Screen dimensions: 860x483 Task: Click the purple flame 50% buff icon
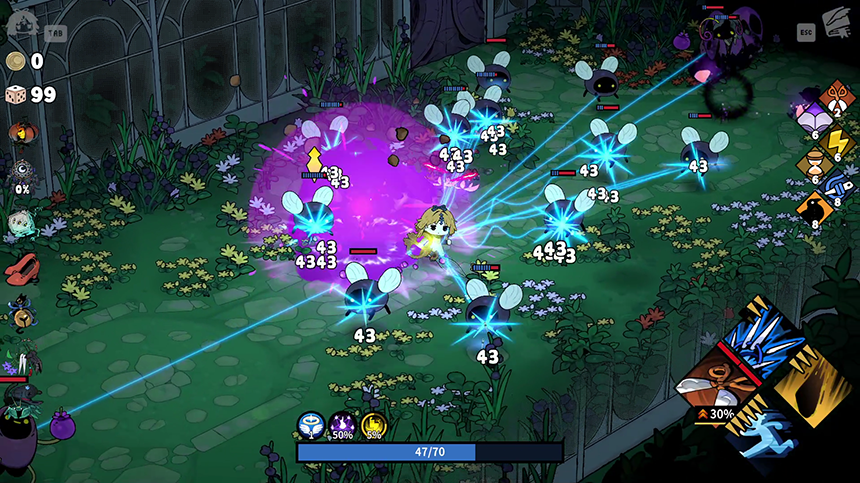pyautogui.click(x=343, y=426)
